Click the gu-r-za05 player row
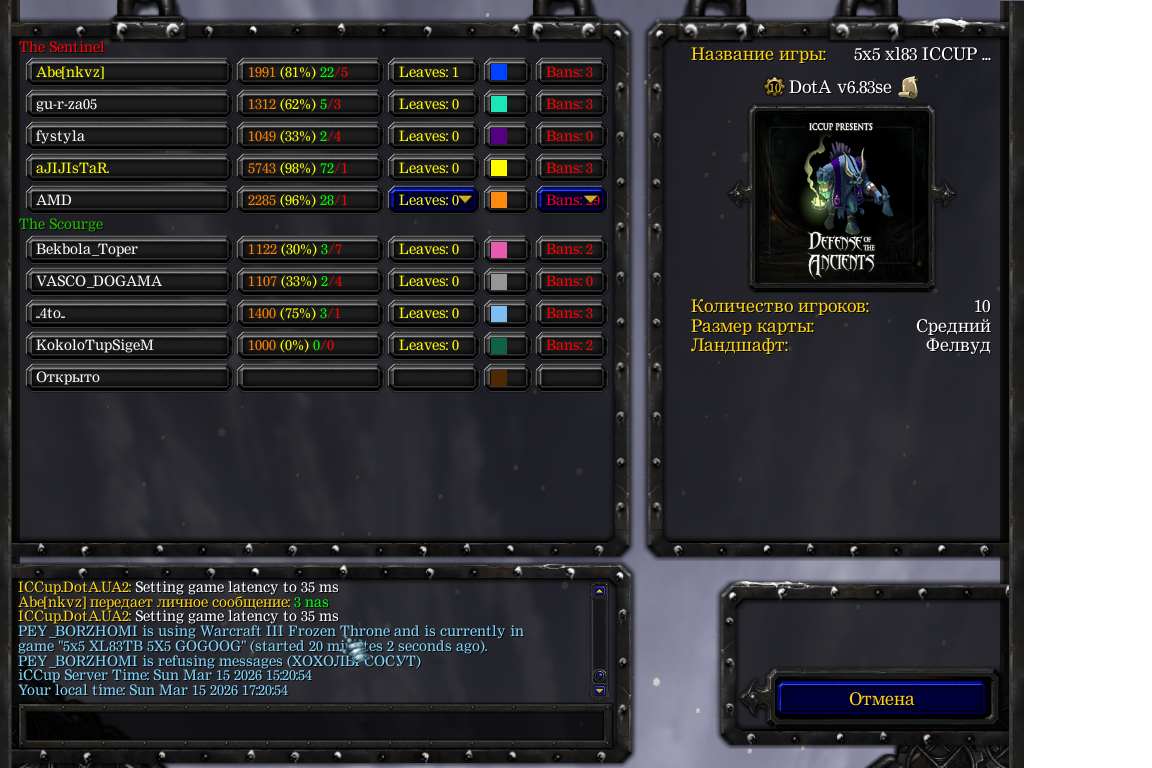Screen dimensions: 1152x768 point(128,104)
